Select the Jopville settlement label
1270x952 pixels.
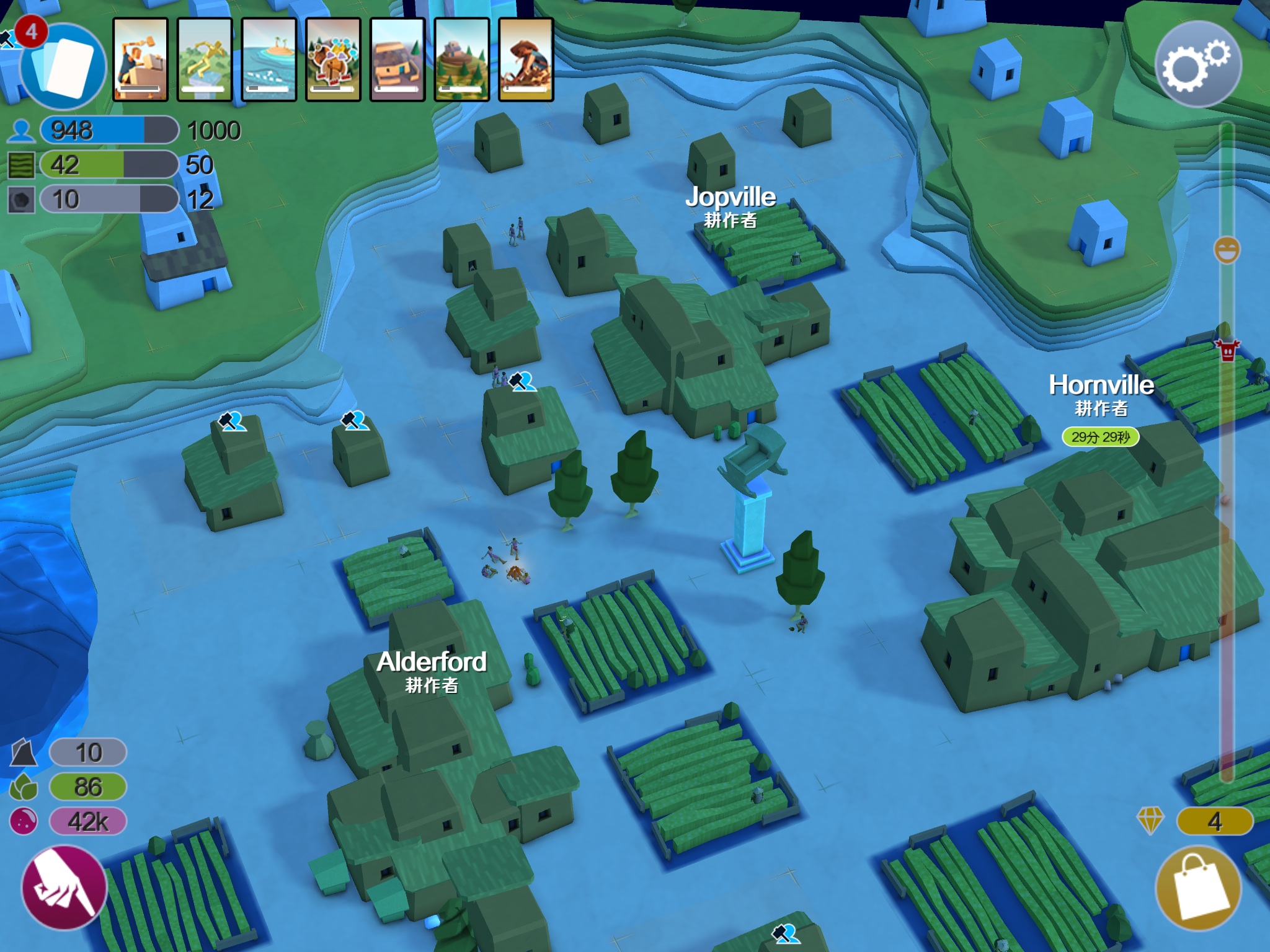click(730, 198)
